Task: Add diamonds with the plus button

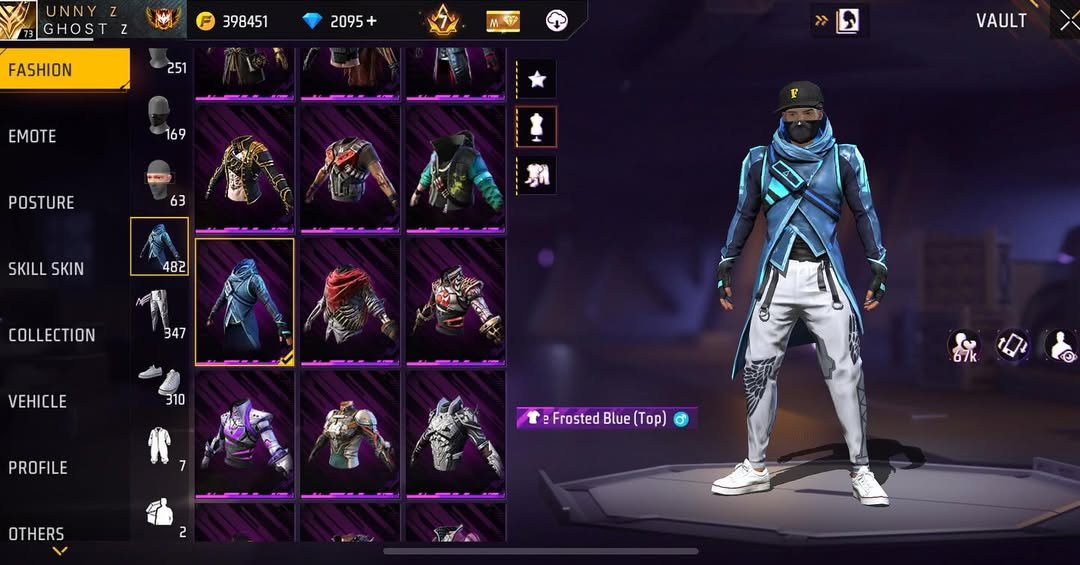Action: click(371, 21)
